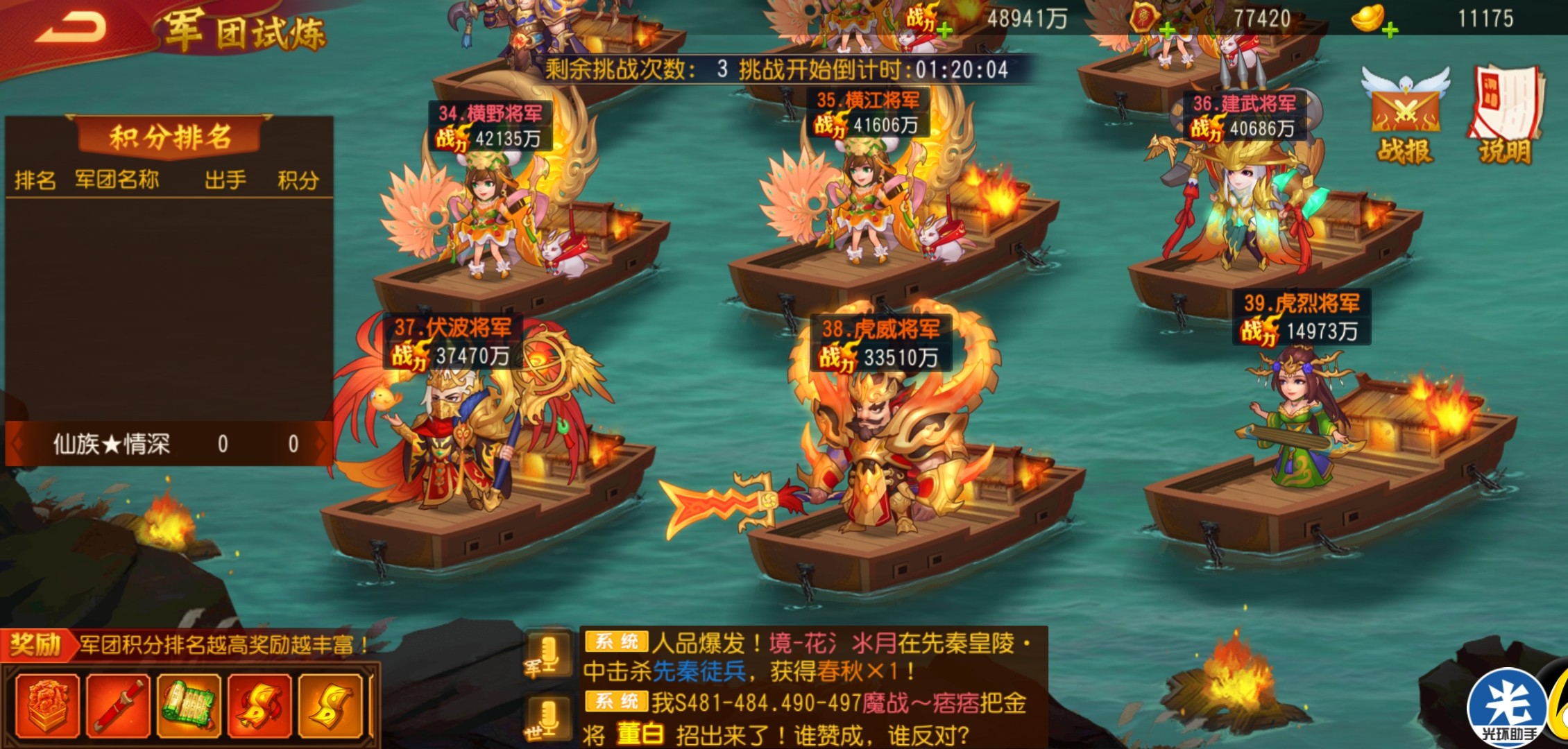This screenshot has height=749, width=1568.
Task: Open the system chat message box
Action: pyautogui.click(x=812, y=687)
